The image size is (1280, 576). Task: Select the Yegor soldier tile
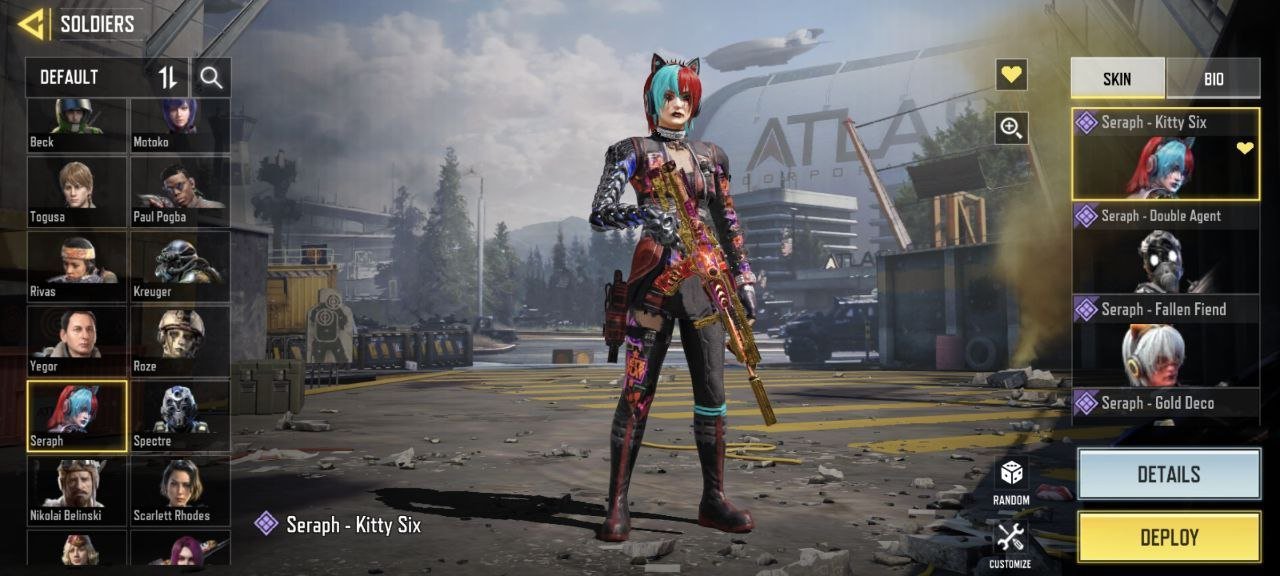click(x=77, y=340)
